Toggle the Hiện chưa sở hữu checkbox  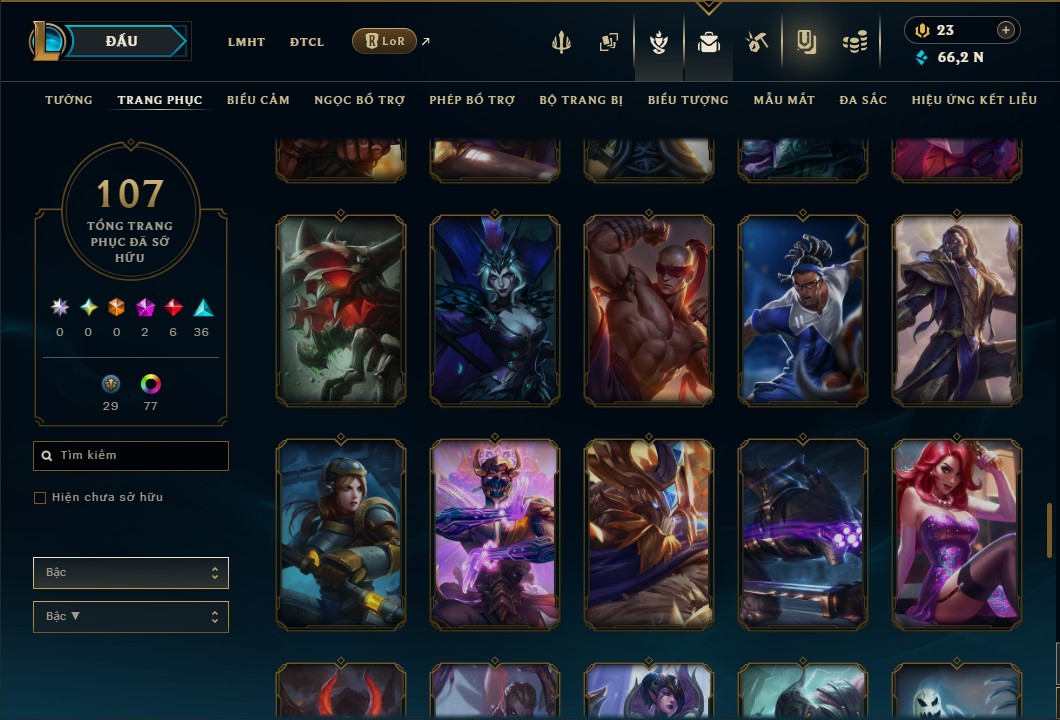(40, 498)
